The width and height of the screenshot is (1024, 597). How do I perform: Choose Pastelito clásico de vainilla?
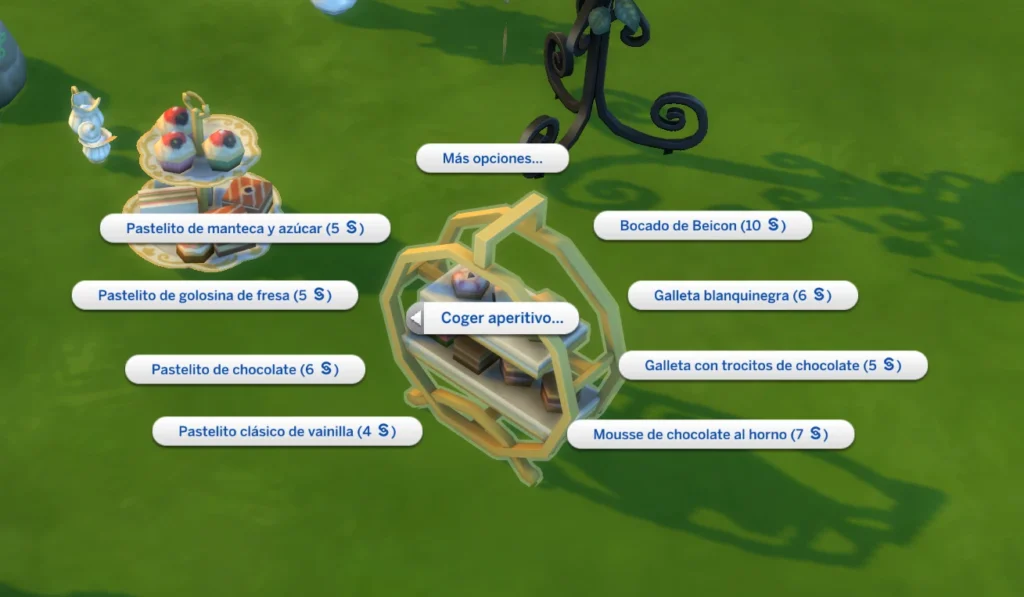tap(287, 432)
